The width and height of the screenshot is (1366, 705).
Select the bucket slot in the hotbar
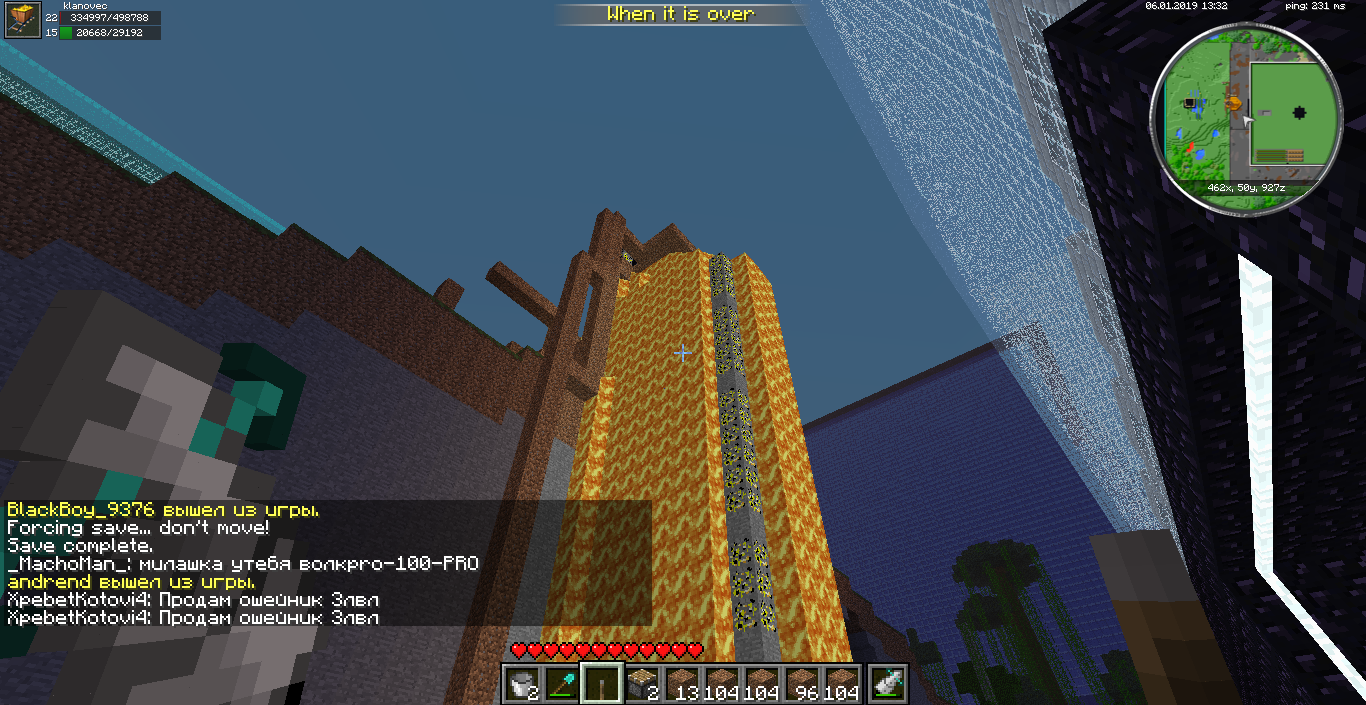pyautogui.click(x=522, y=683)
